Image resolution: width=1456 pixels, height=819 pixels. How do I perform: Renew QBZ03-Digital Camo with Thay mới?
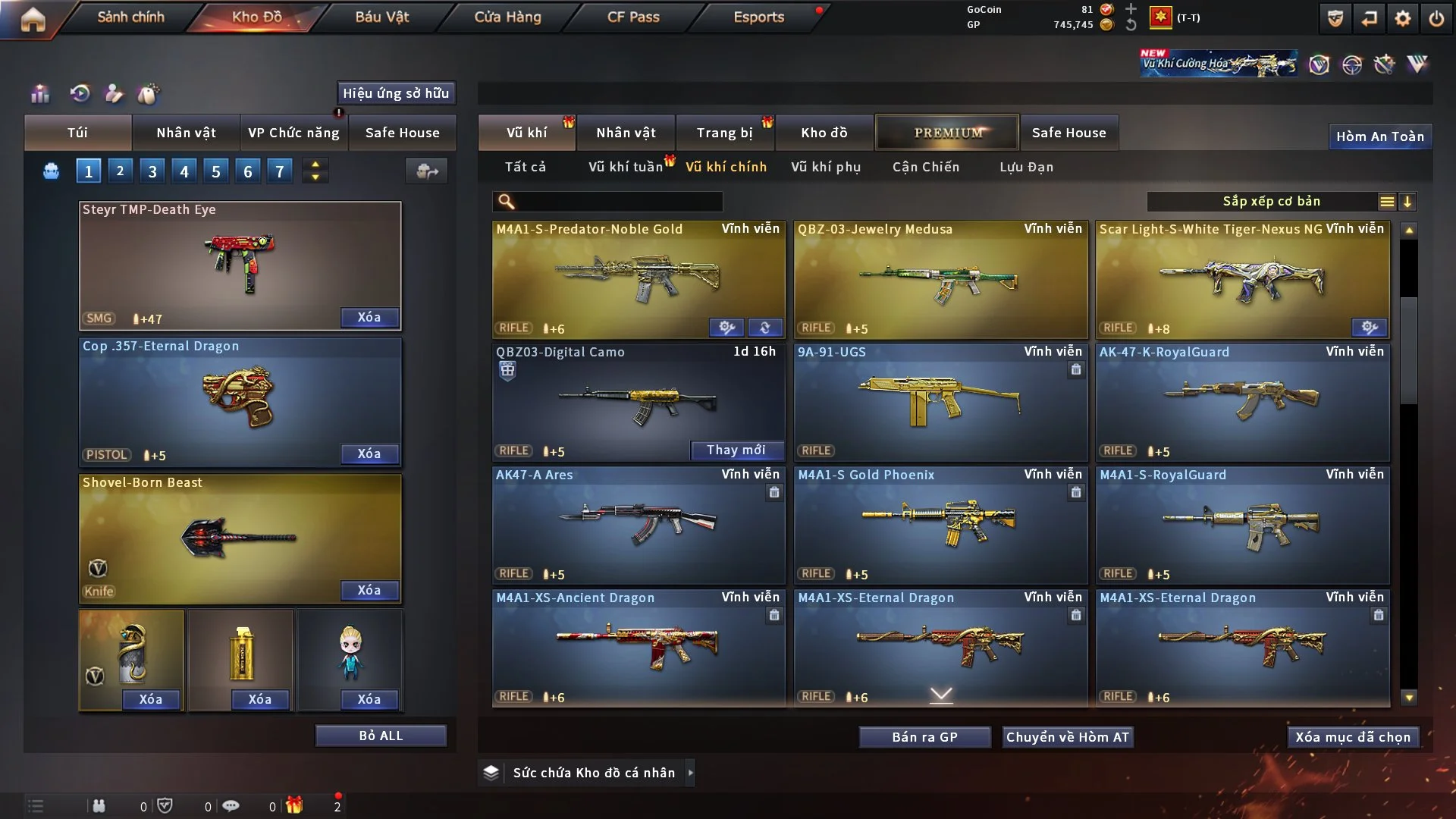[736, 450]
